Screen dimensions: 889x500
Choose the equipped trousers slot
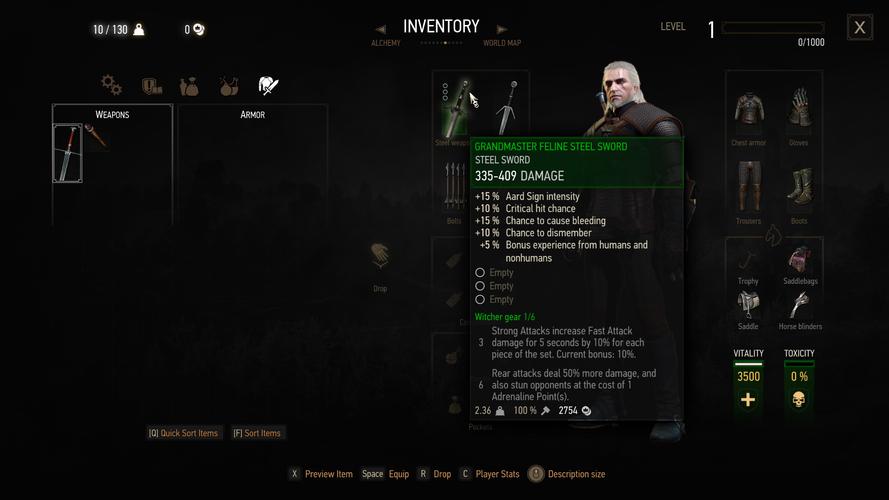click(748, 187)
